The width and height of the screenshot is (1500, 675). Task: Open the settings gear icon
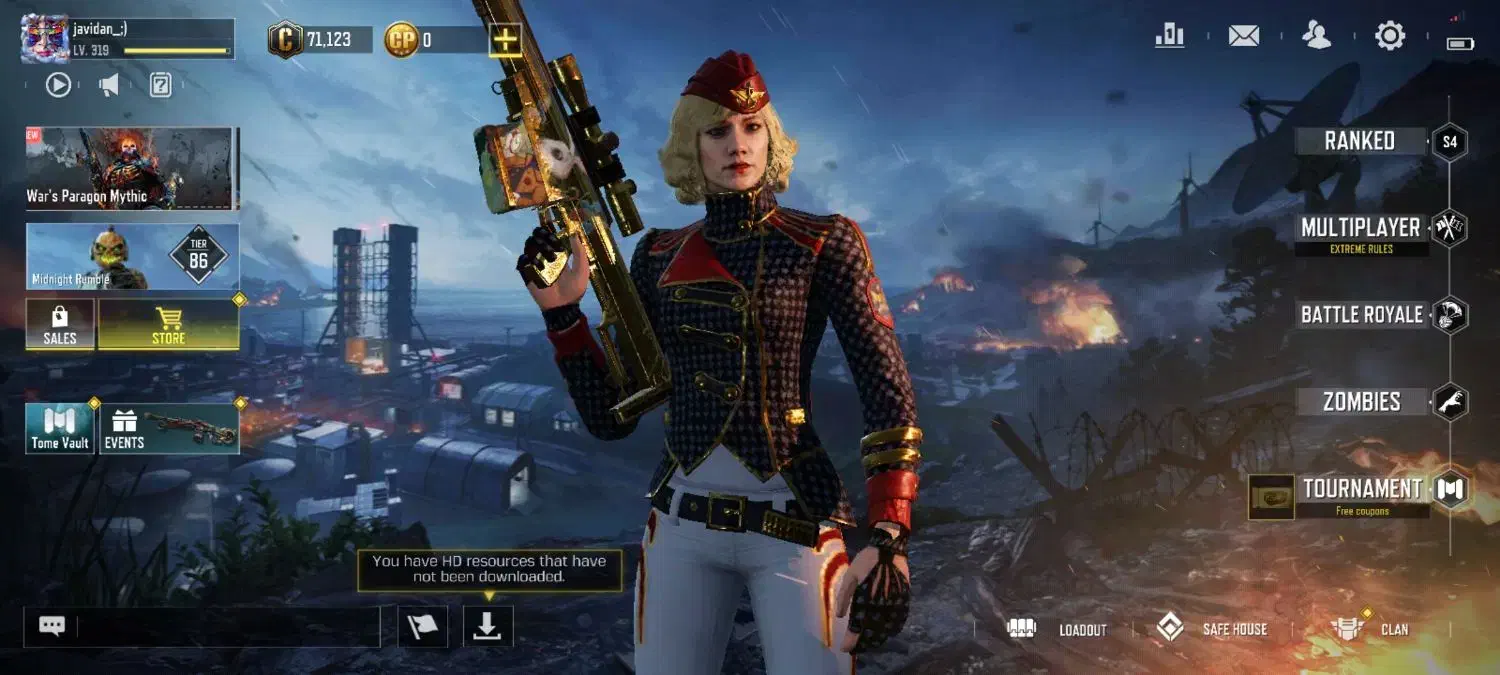coord(1390,37)
